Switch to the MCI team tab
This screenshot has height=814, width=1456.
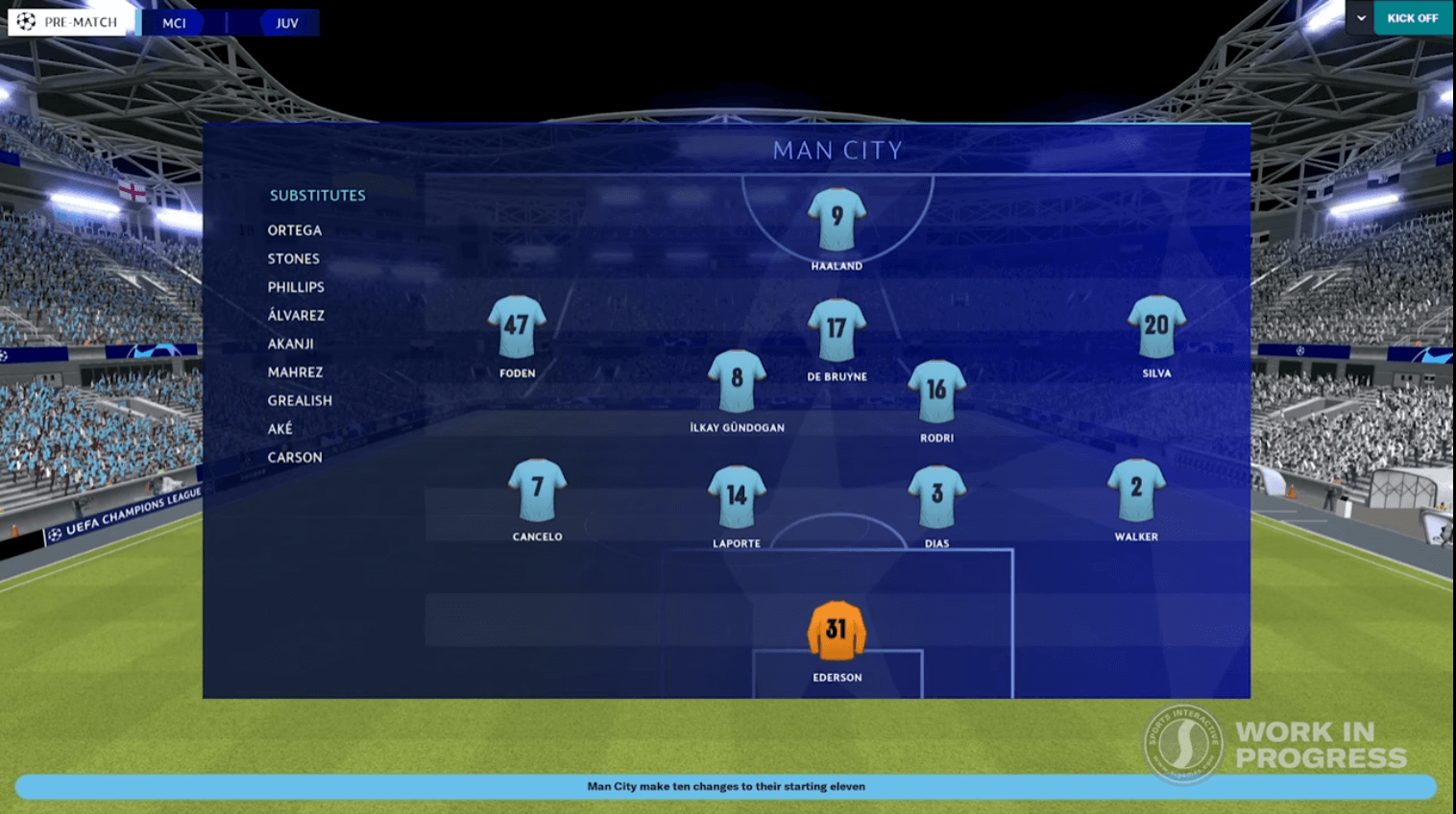[x=176, y=22]
